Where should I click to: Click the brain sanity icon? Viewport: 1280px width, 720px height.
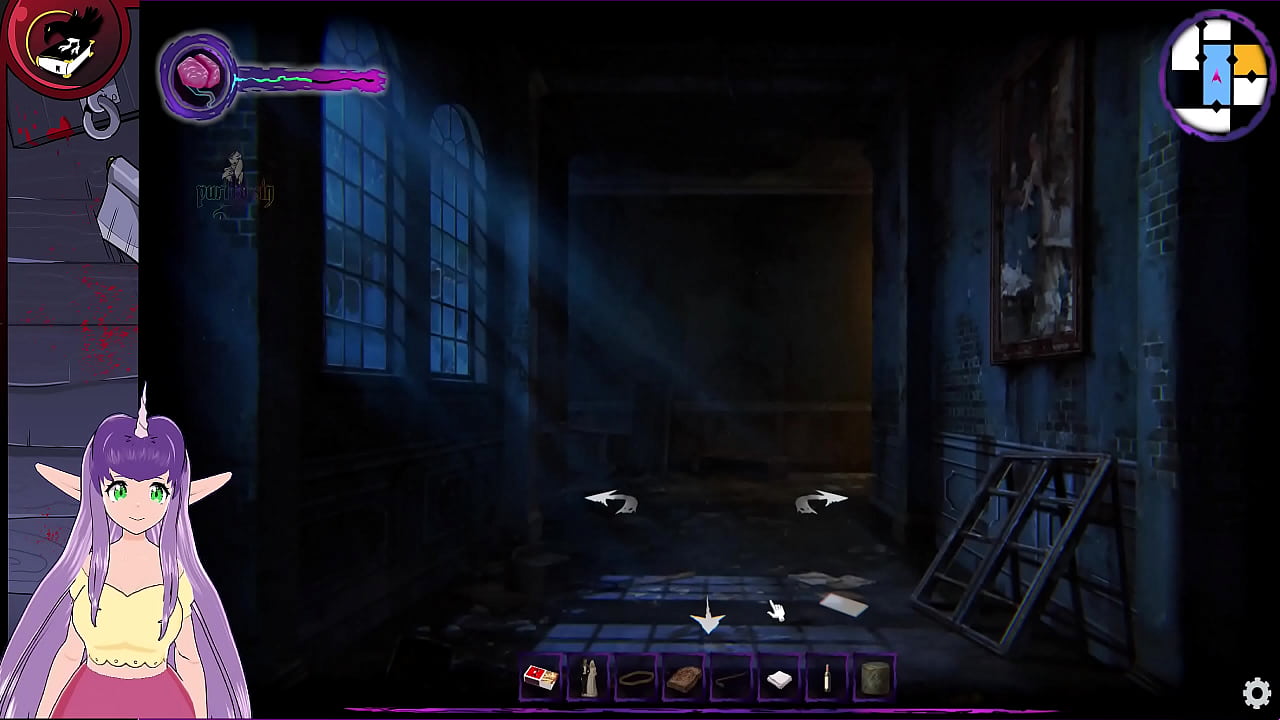point(197,76)
